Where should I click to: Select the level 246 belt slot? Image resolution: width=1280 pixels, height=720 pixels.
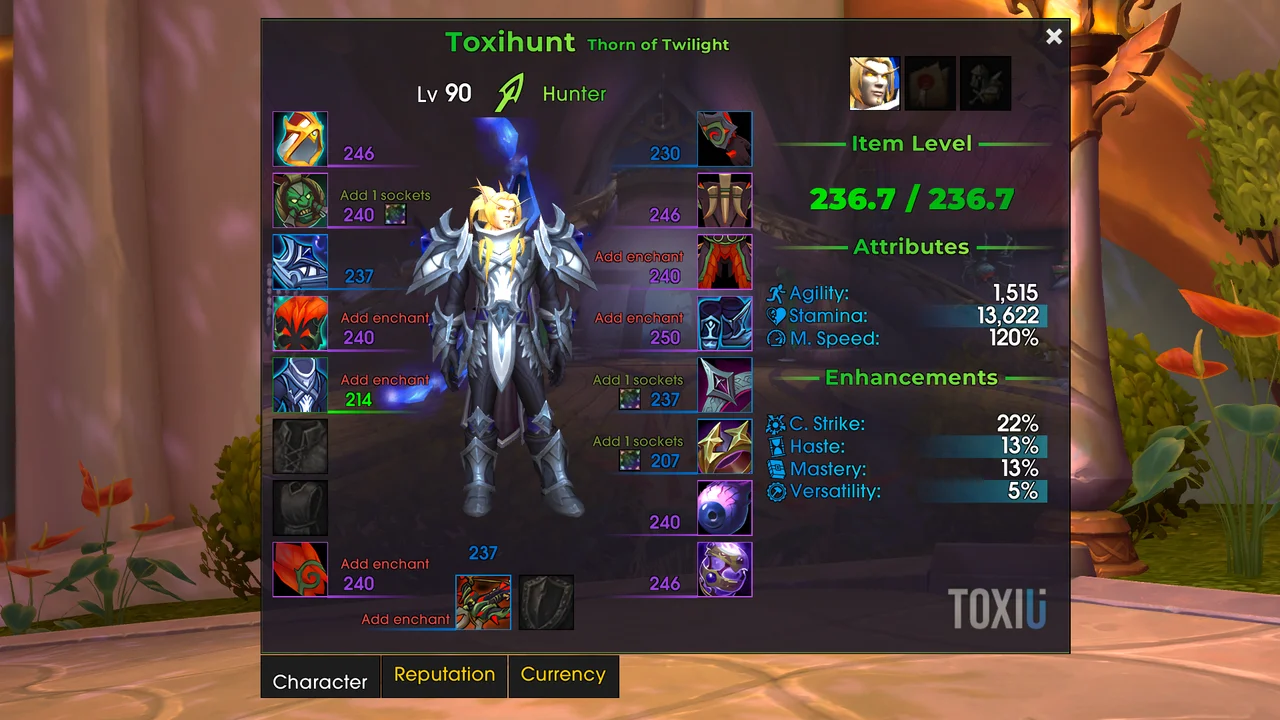click(x=724, y=201)
